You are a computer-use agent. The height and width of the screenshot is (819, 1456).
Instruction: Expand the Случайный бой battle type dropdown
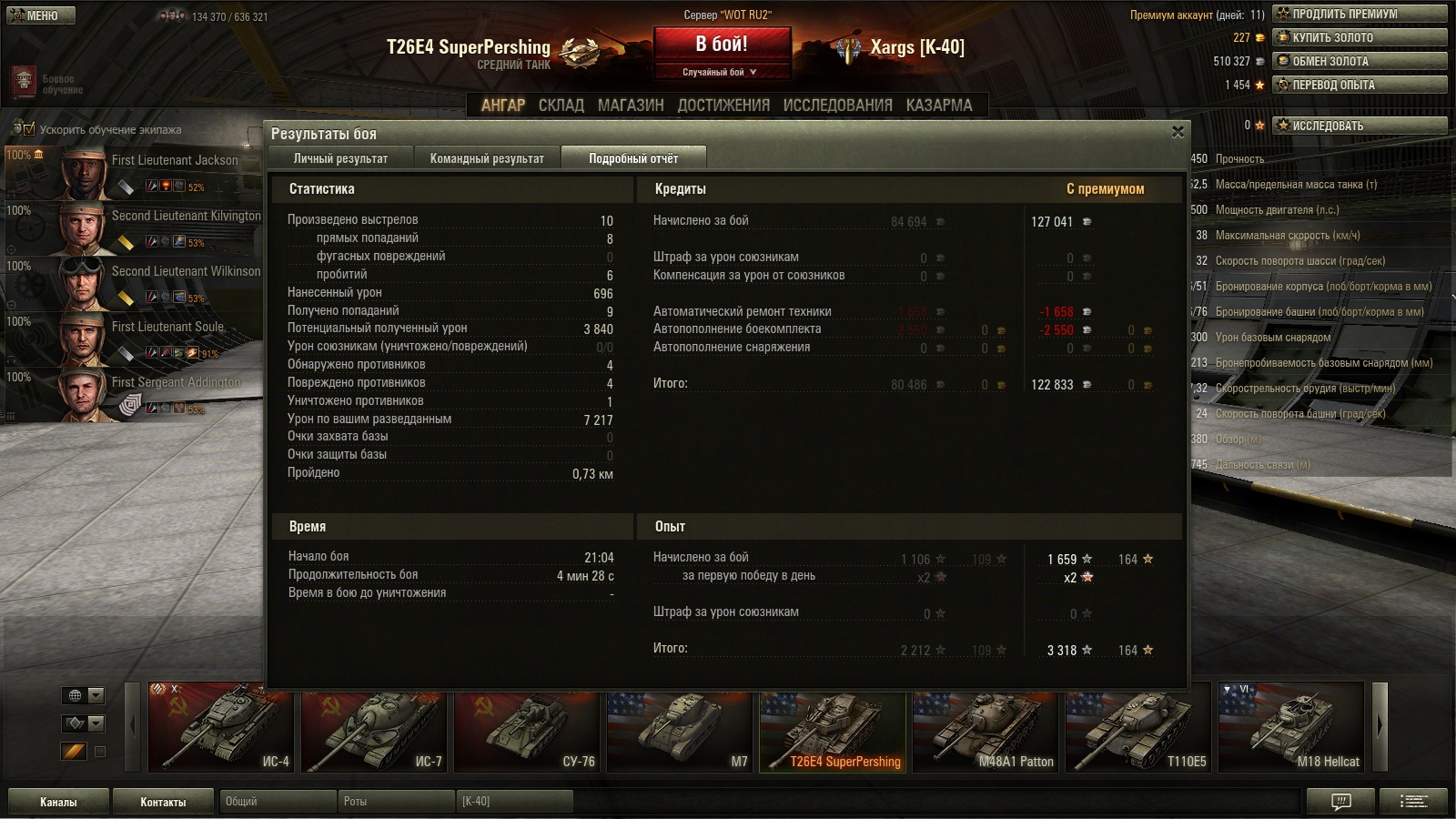pos(720,72)
